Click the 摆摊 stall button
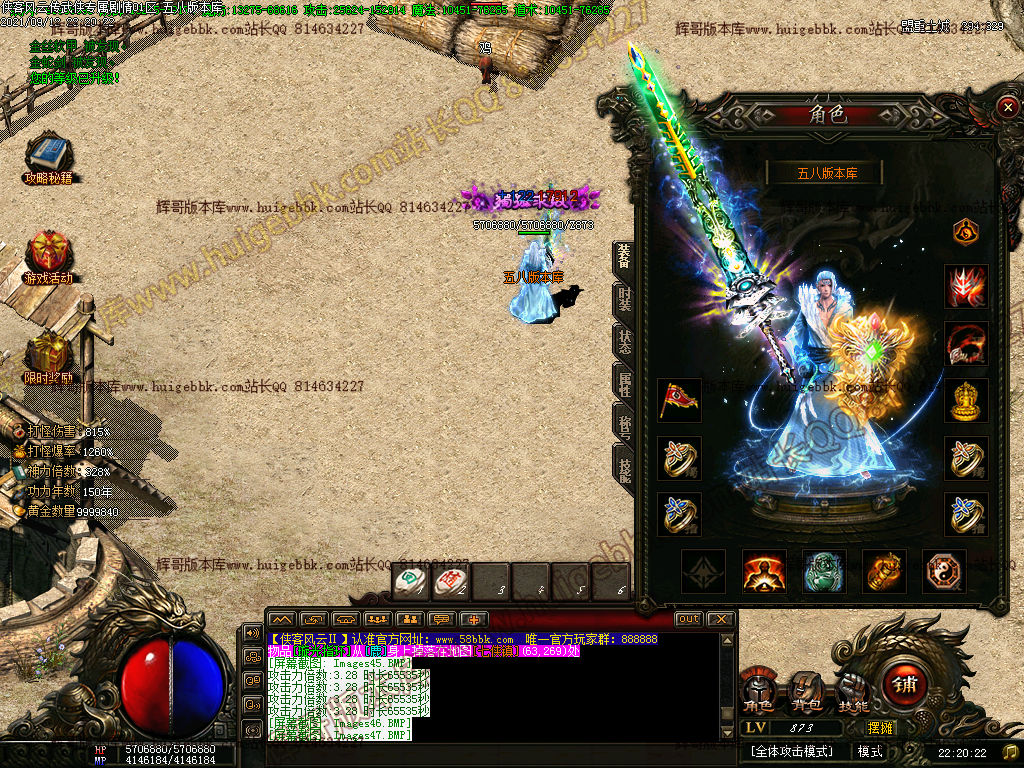1024x768 pixels. (880, 728)
